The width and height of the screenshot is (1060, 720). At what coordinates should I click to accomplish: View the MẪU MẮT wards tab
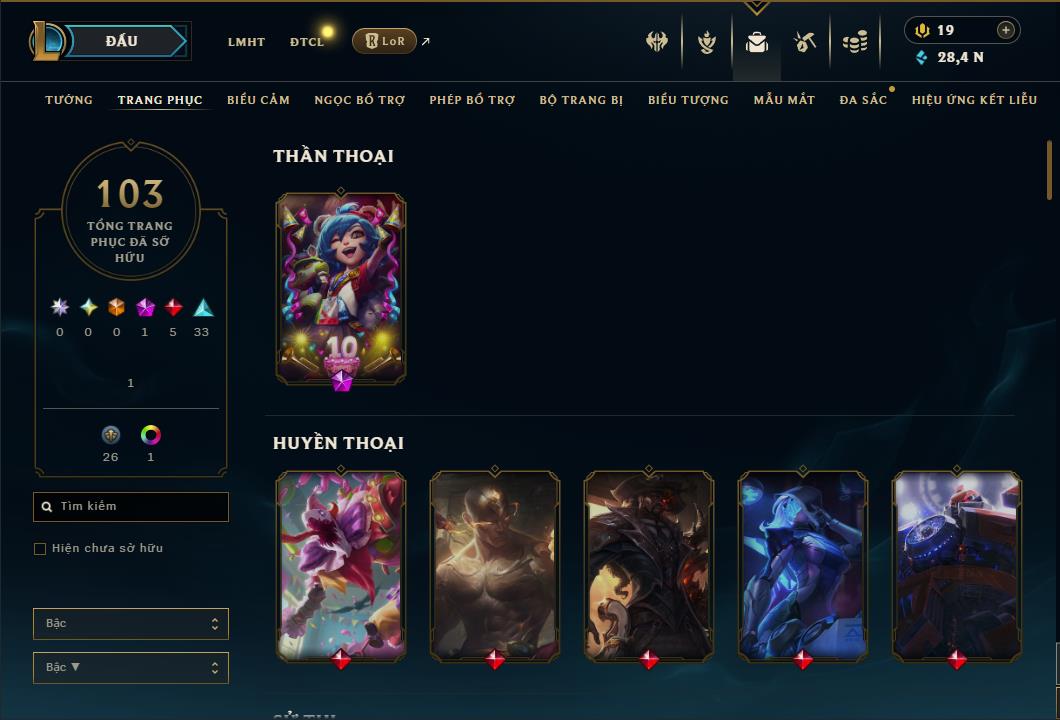tap(784, 100)
